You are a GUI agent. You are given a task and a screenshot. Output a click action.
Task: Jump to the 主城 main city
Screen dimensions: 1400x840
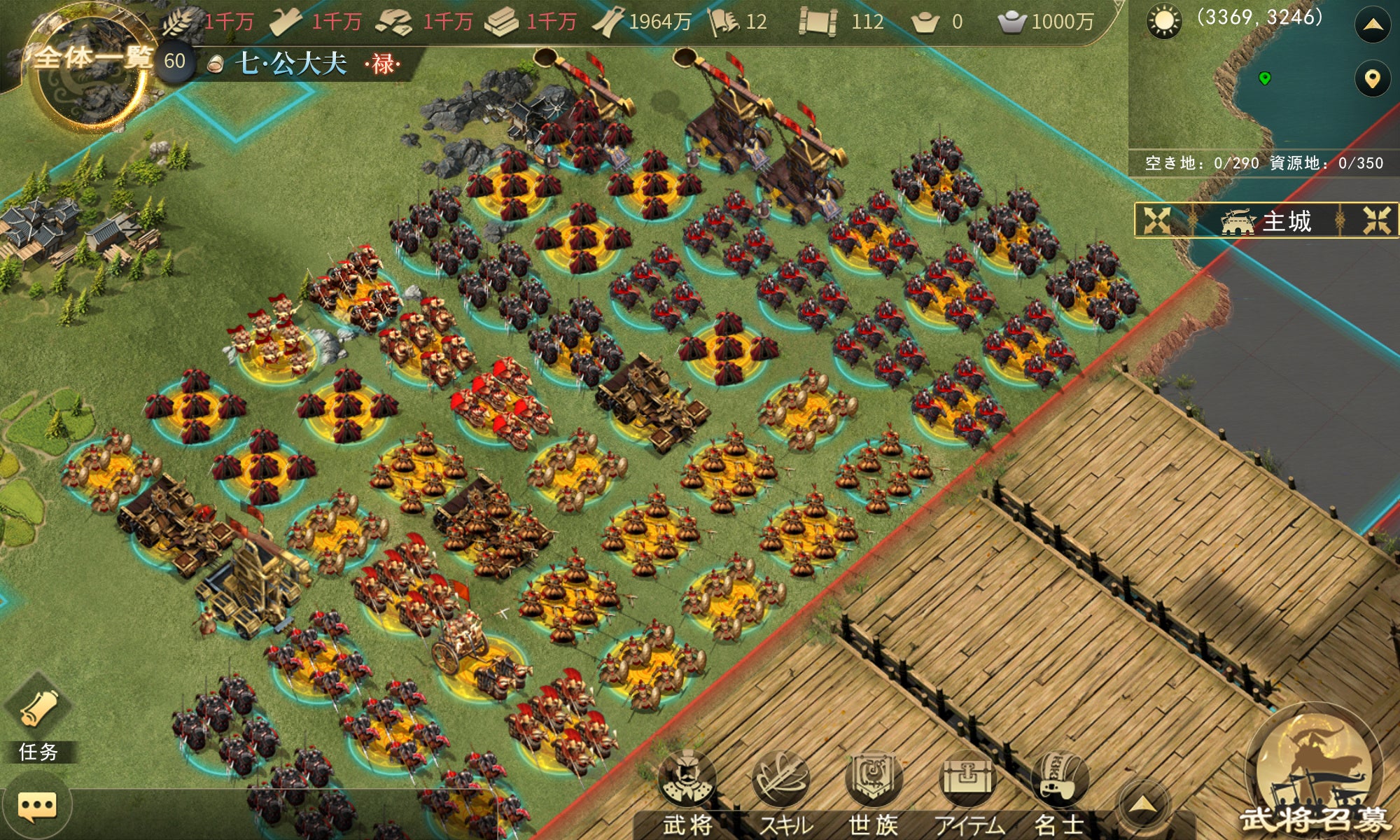click(1267, 221)
